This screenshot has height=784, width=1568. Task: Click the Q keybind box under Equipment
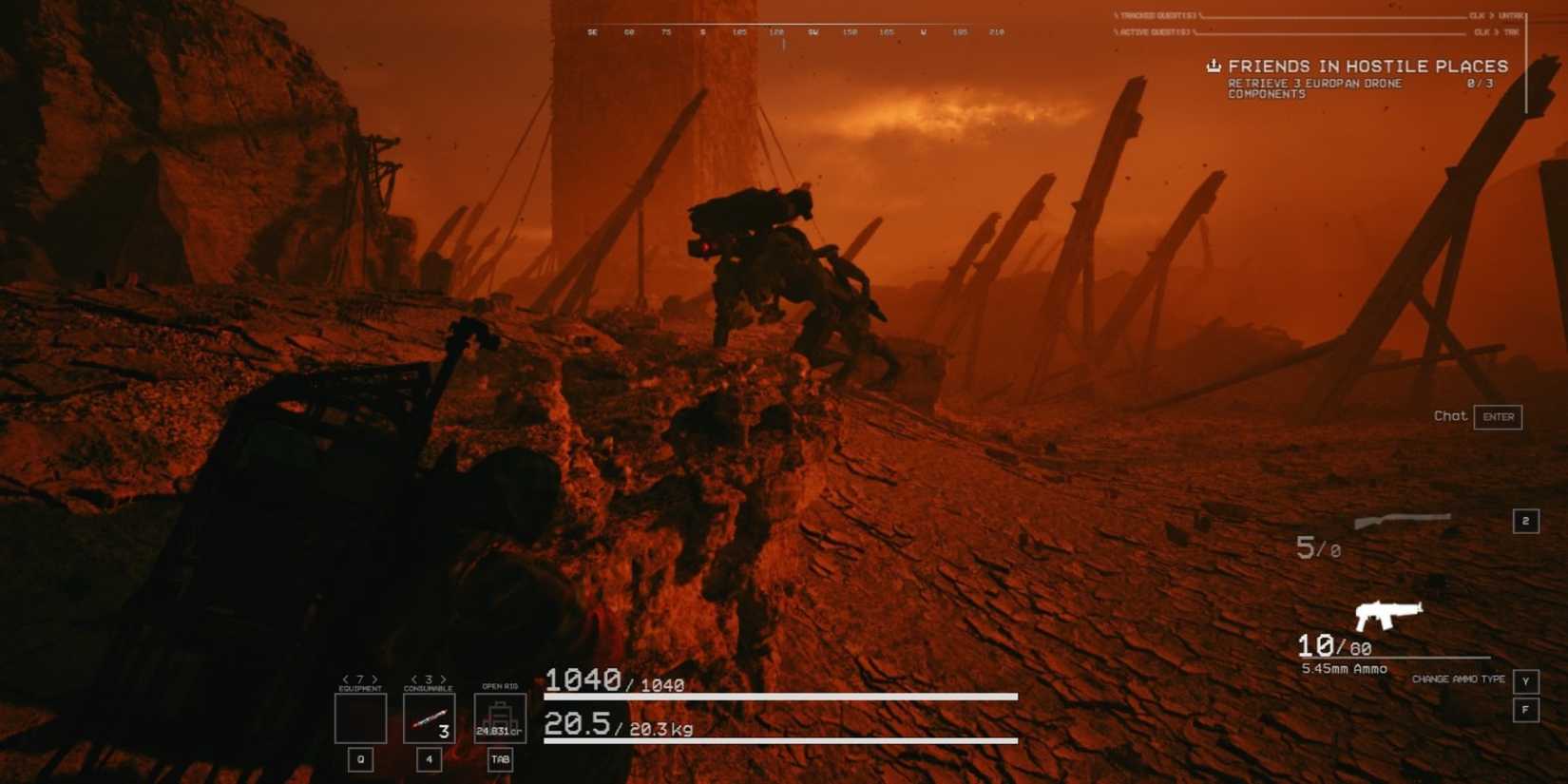pyautogui.click(x=359, y=759)
